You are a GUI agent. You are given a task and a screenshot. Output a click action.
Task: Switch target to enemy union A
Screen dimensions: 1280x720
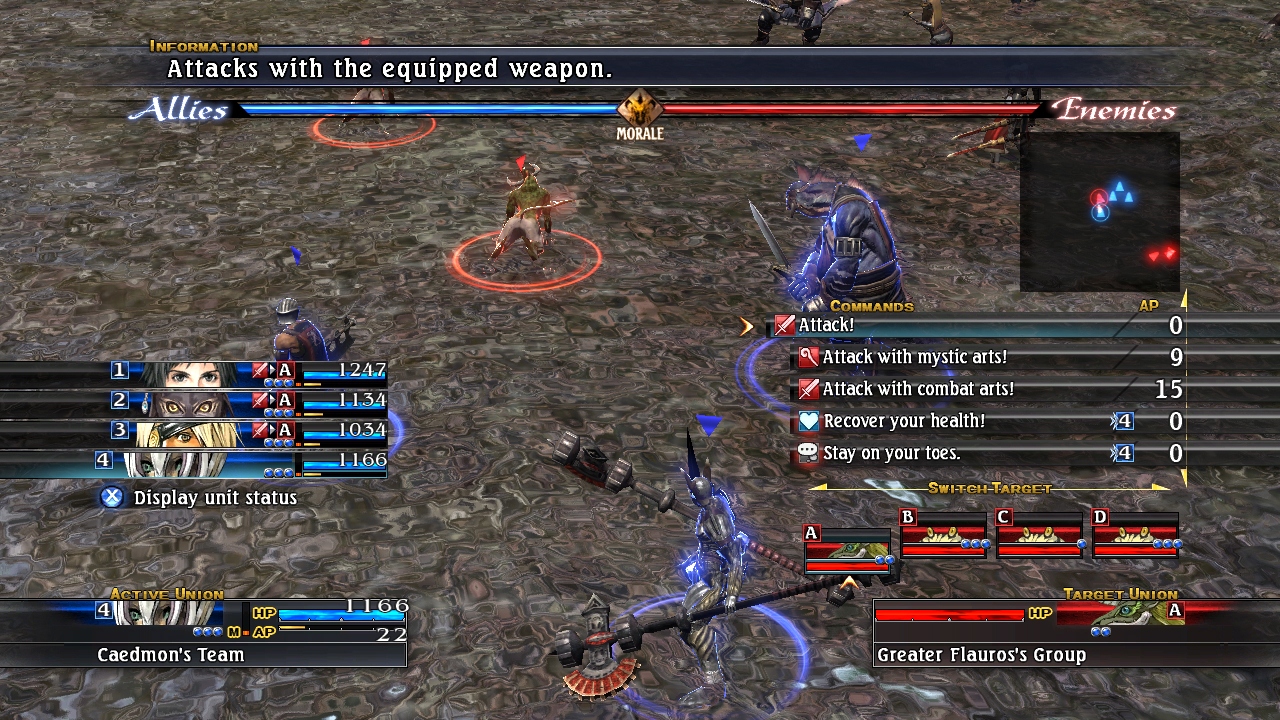click(848, 550)
